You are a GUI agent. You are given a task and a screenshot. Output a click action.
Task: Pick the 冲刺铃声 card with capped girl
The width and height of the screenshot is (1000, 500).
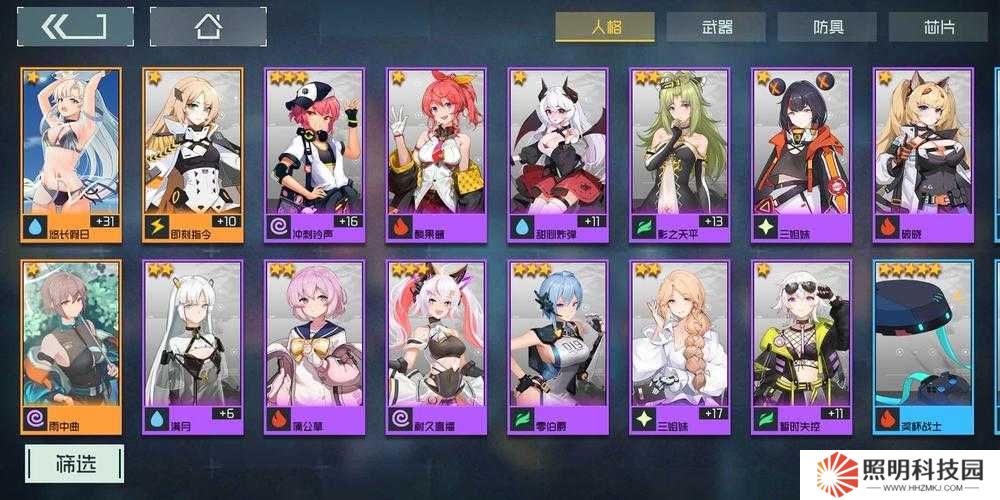[x=315, y=155]
